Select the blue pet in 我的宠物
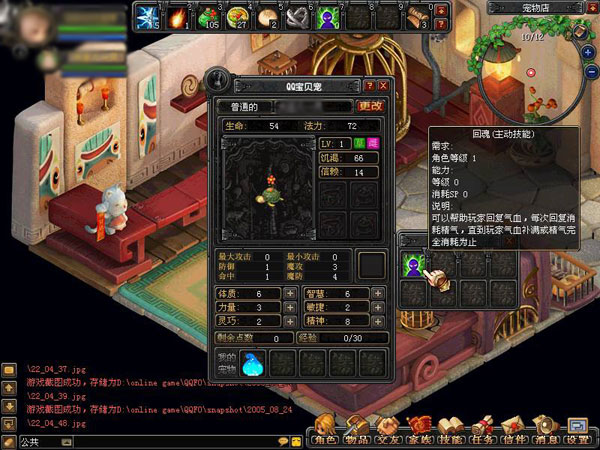The width and height of the screenshot is (600, 450). [256, 363]
